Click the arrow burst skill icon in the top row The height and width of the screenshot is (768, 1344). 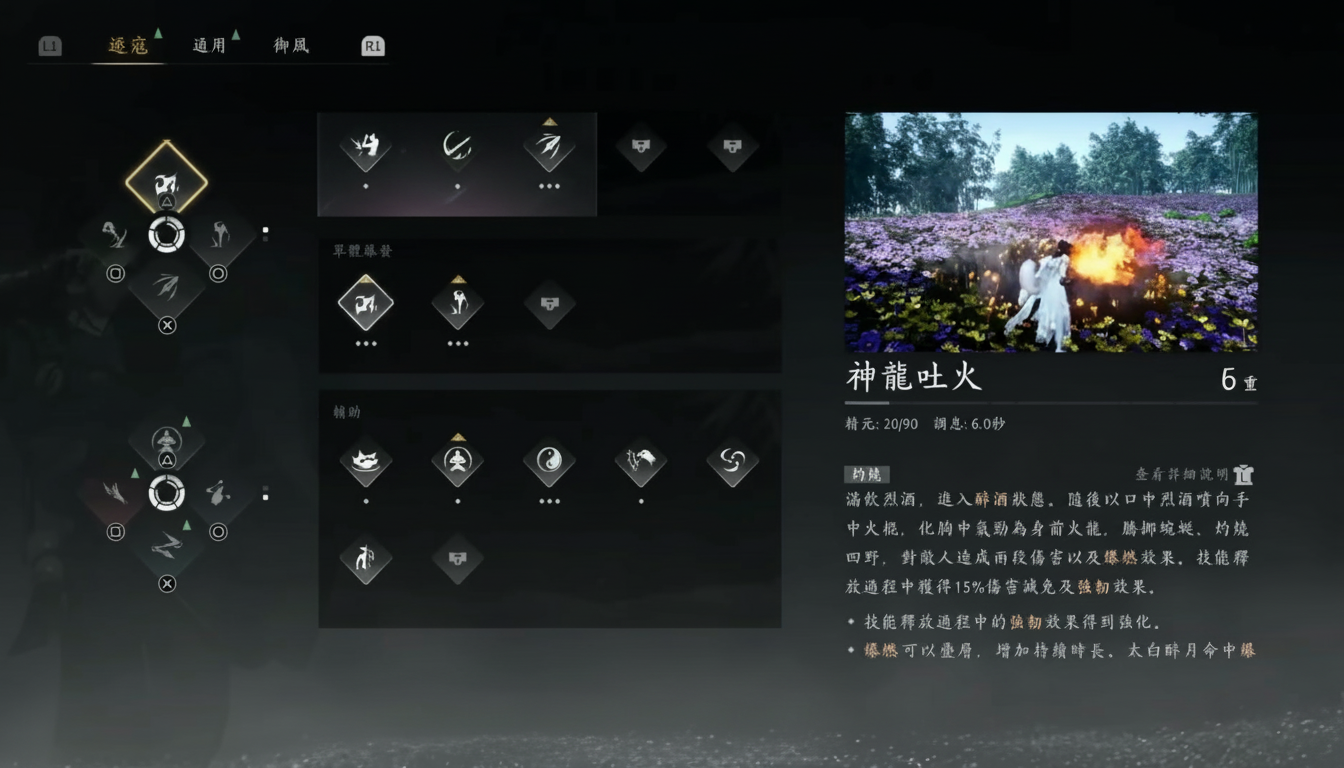pyautogui.click(x=549, y=148)
